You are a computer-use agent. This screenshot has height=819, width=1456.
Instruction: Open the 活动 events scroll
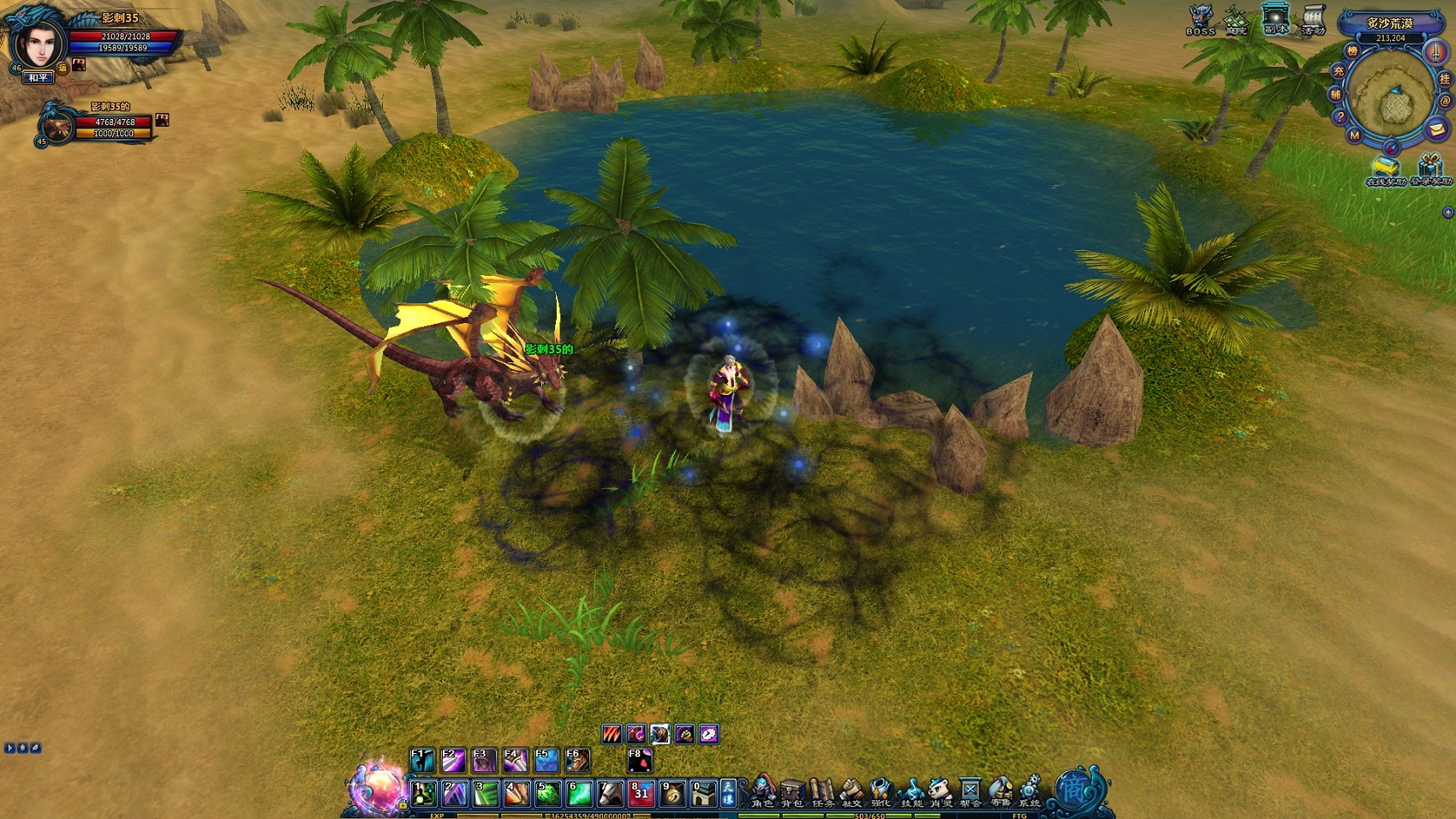pyautogui.click(x=1313, y=20)
